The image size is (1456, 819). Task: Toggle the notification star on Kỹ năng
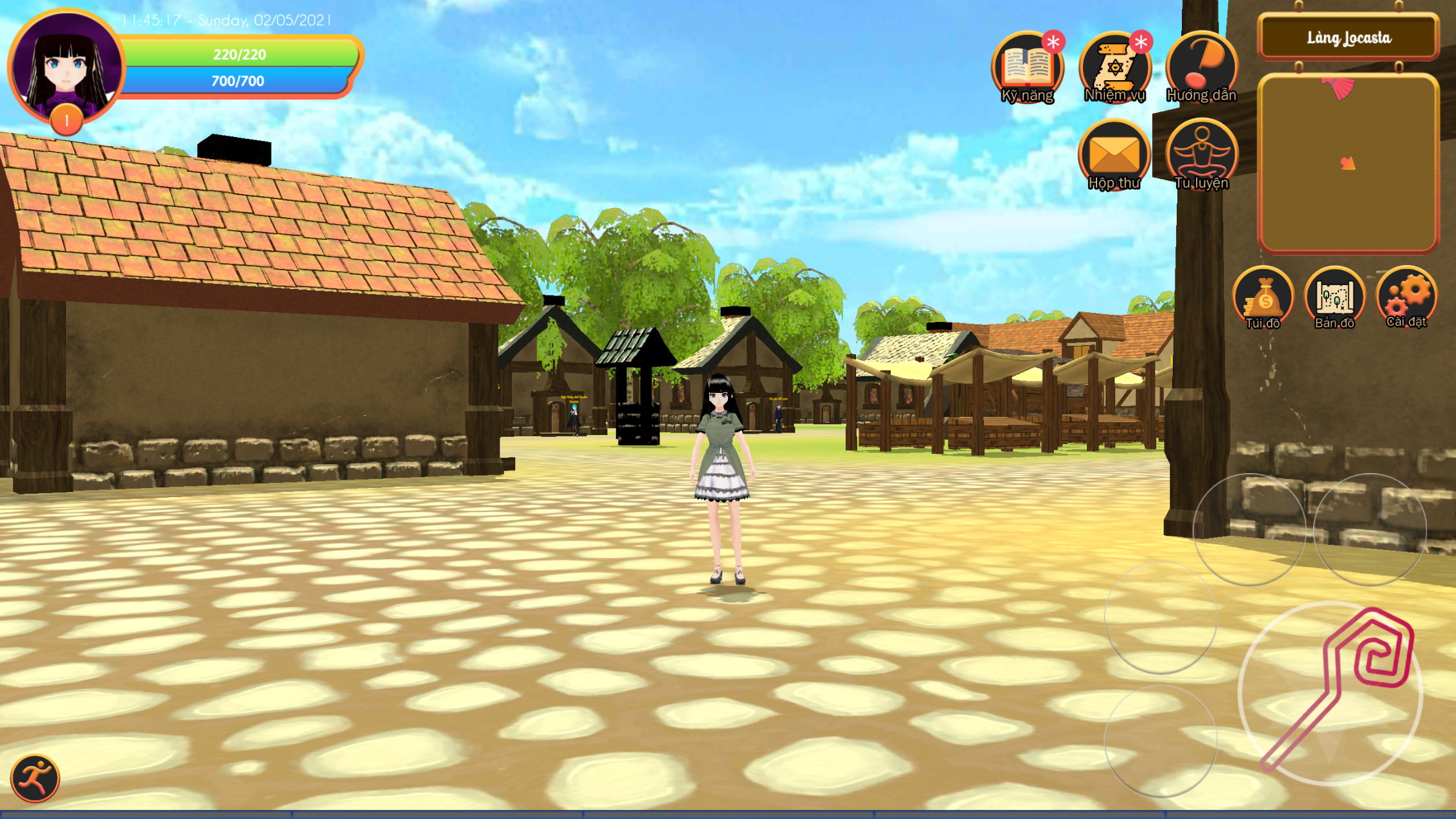coord(1054,40)
